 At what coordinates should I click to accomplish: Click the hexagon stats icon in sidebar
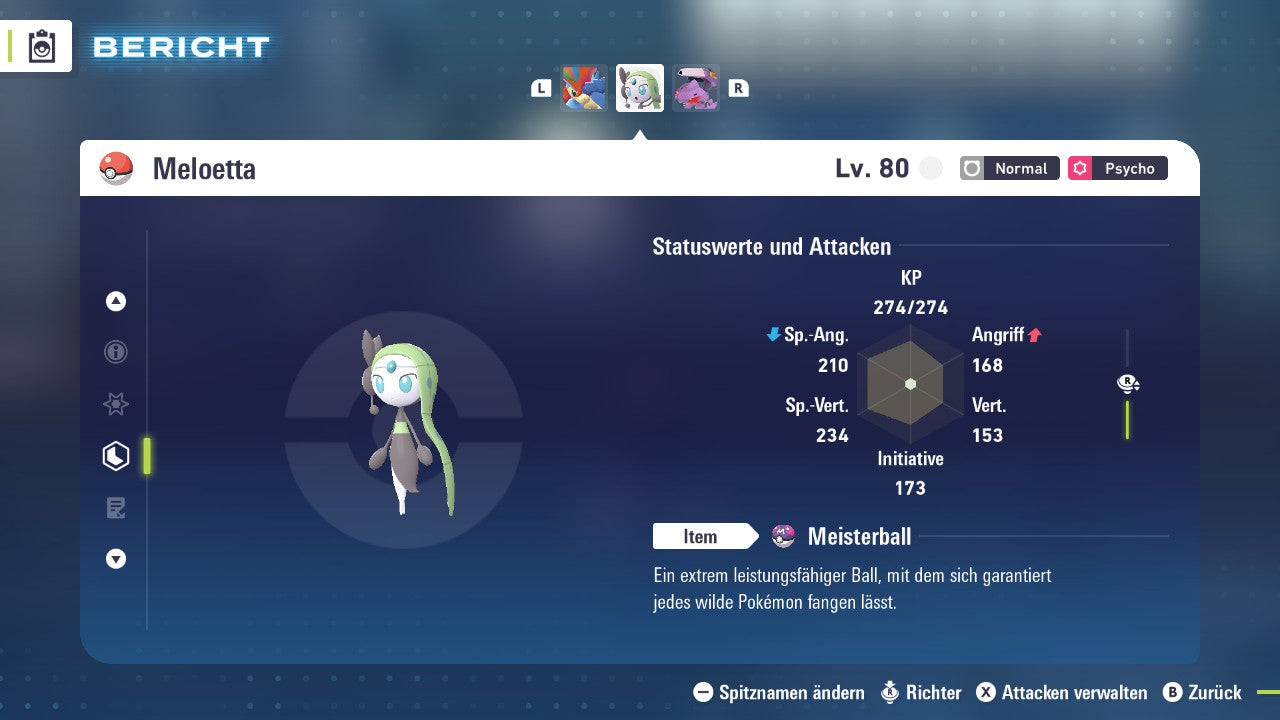(115, 455)
